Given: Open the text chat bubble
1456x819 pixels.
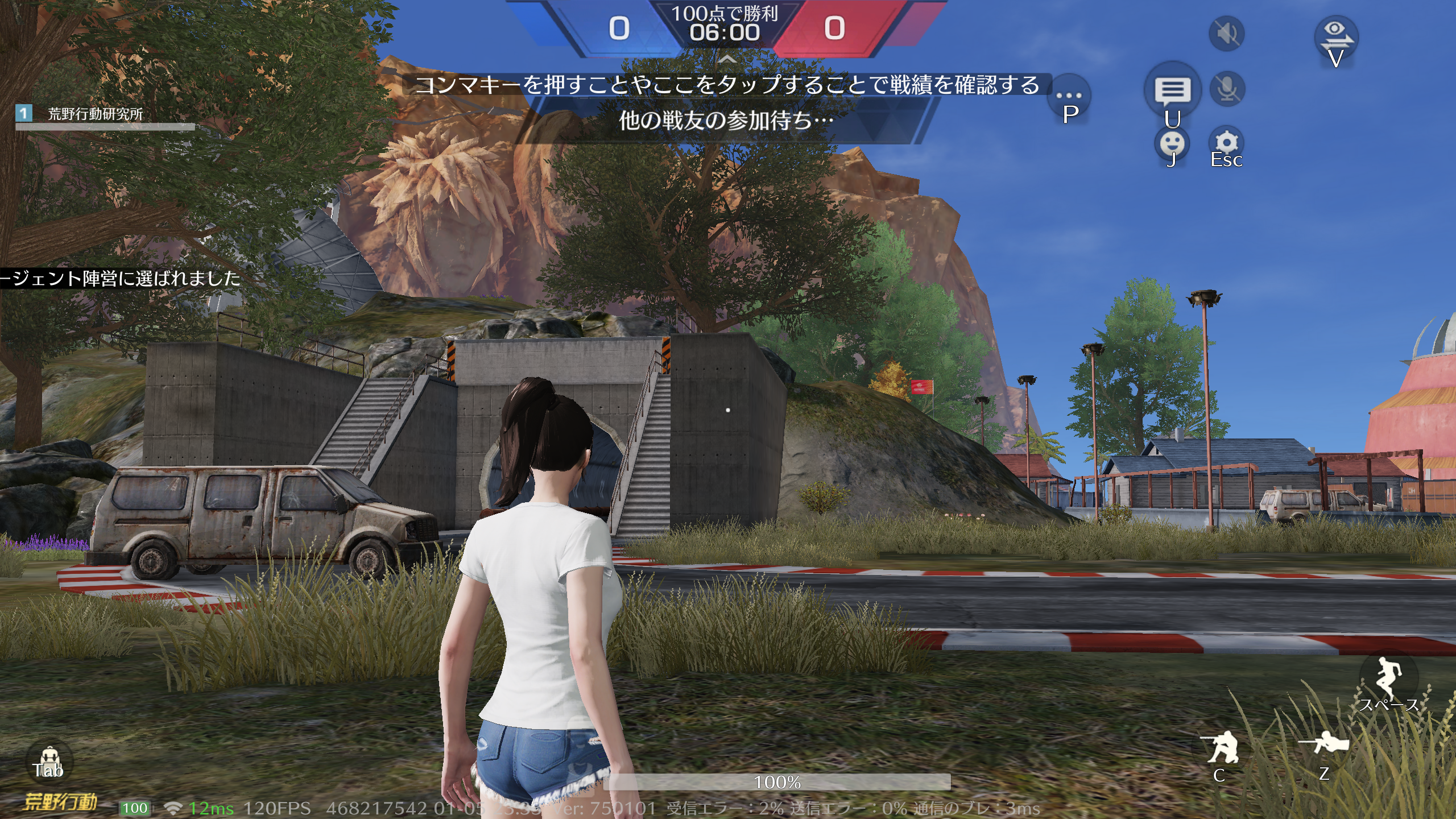Looking at the screenshot, I should click(1172, 90).
